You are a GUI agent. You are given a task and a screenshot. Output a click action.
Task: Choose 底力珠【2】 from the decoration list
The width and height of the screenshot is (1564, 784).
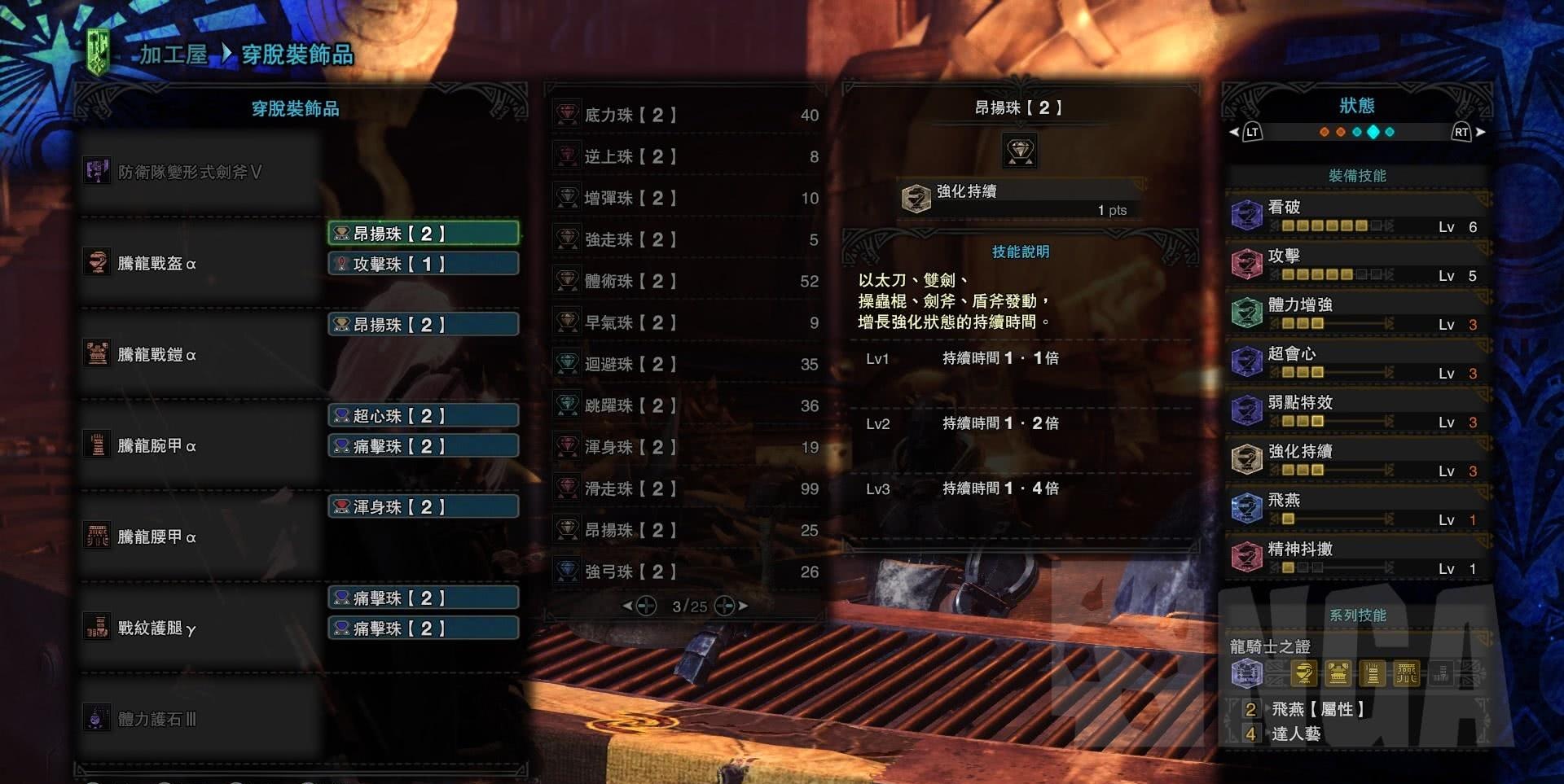[686, 115]
